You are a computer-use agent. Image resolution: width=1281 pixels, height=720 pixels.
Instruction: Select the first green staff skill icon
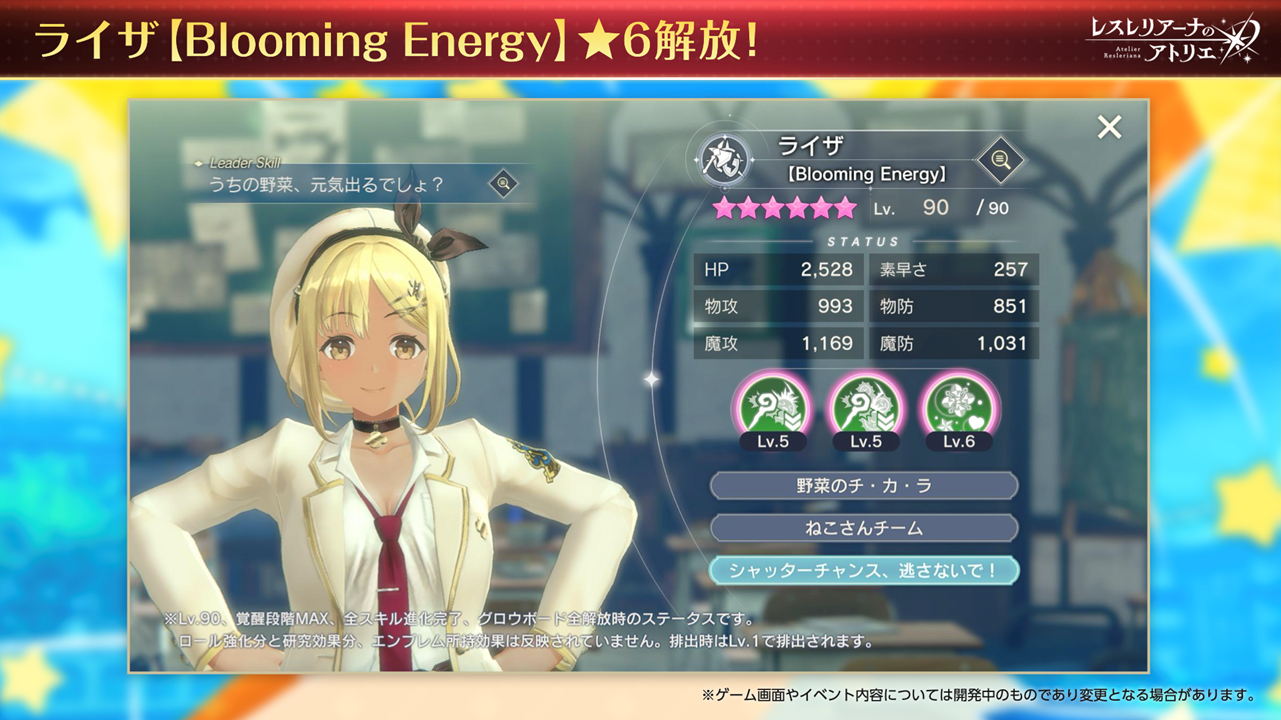772,406
